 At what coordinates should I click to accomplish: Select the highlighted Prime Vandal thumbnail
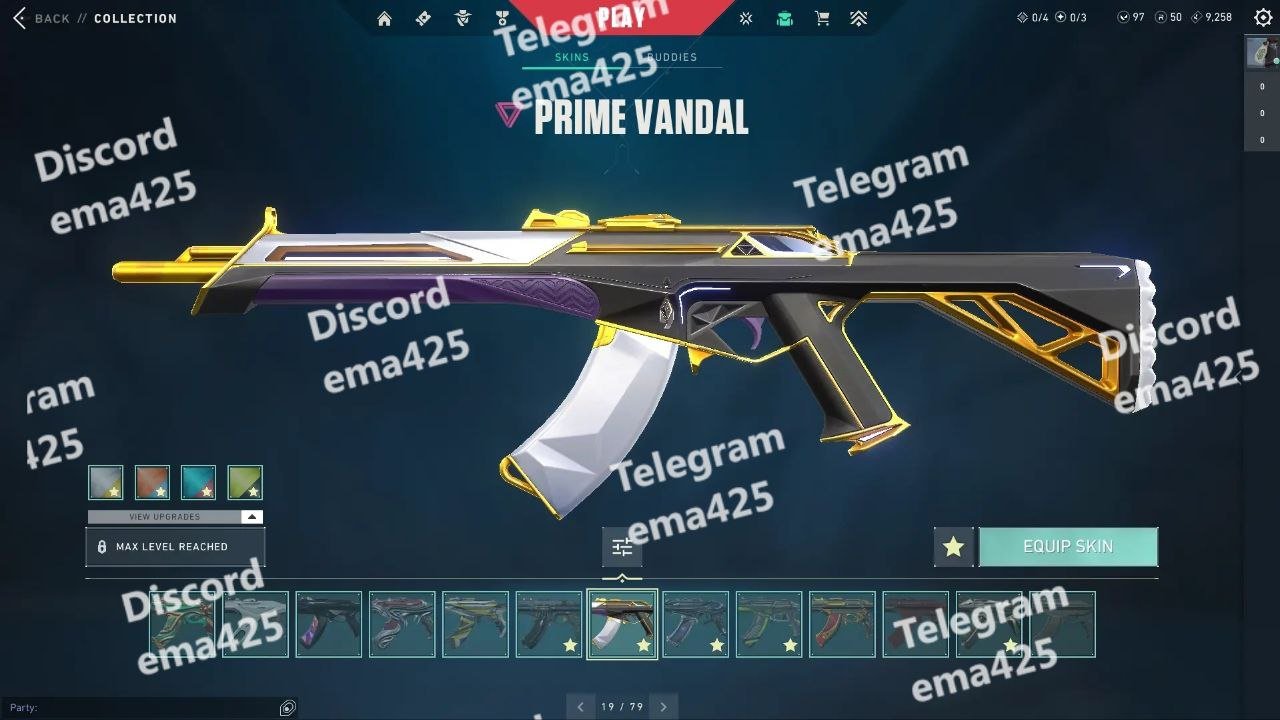[x=622, y=624]
